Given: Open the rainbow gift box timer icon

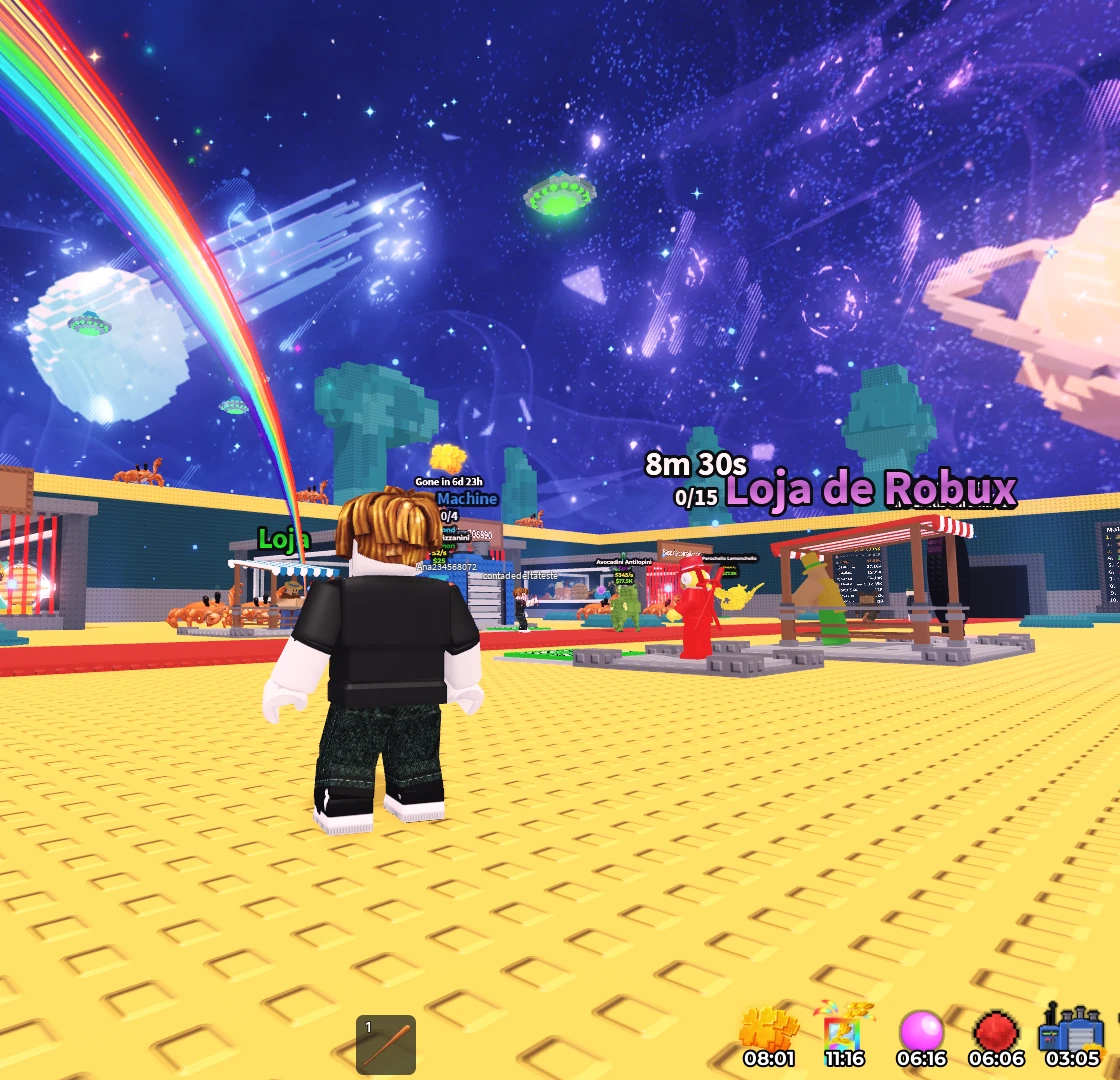Looking at the screenshot, I should pos(845,1028).
